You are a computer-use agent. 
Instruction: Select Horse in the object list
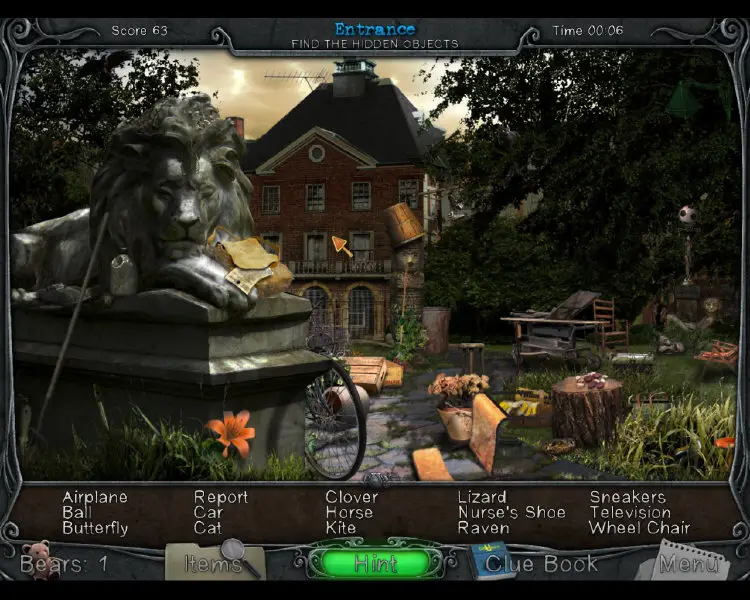(349, 512)
